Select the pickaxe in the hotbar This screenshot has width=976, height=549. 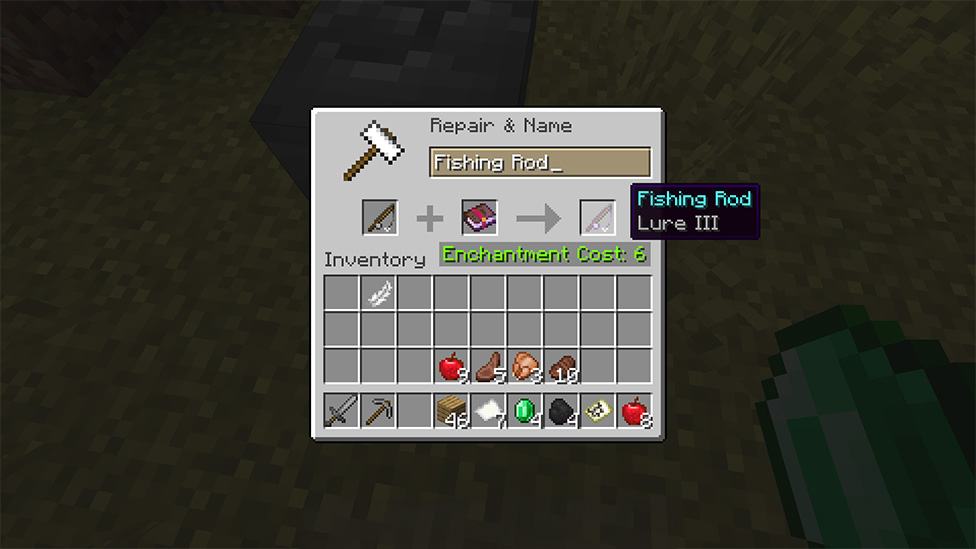click(378, 411)
